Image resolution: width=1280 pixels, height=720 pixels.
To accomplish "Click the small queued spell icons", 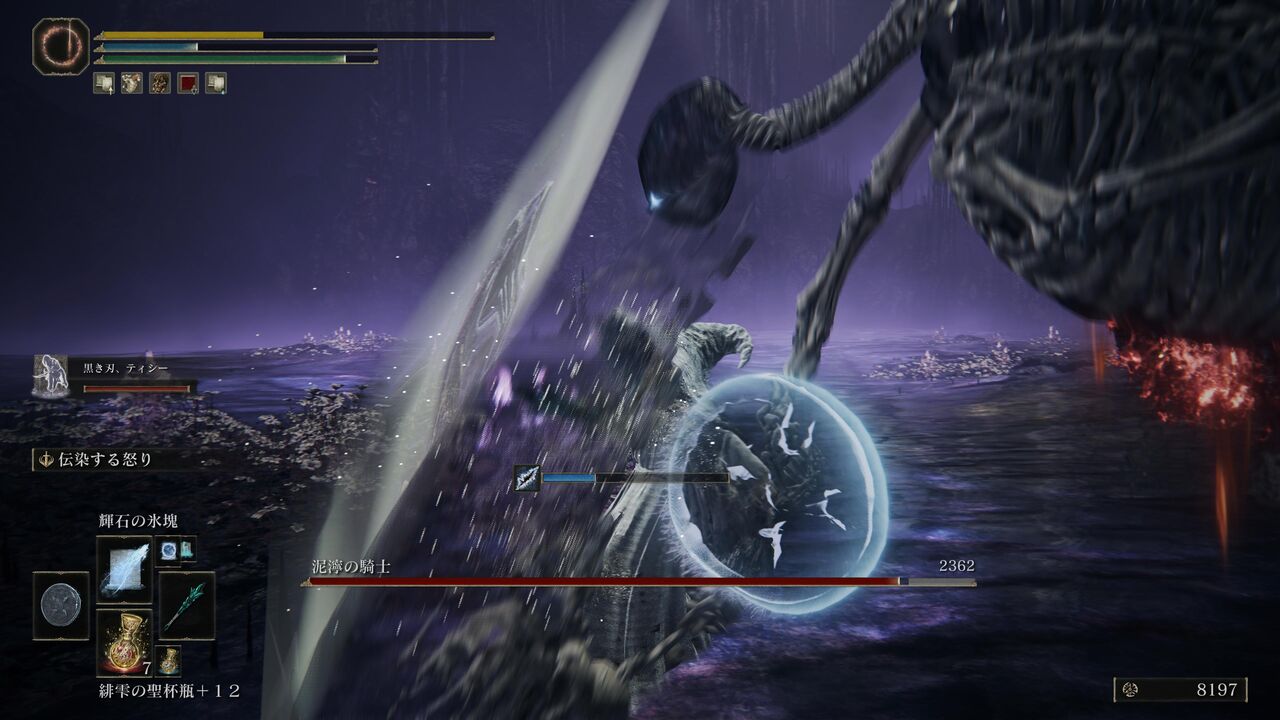I will 176,549.
